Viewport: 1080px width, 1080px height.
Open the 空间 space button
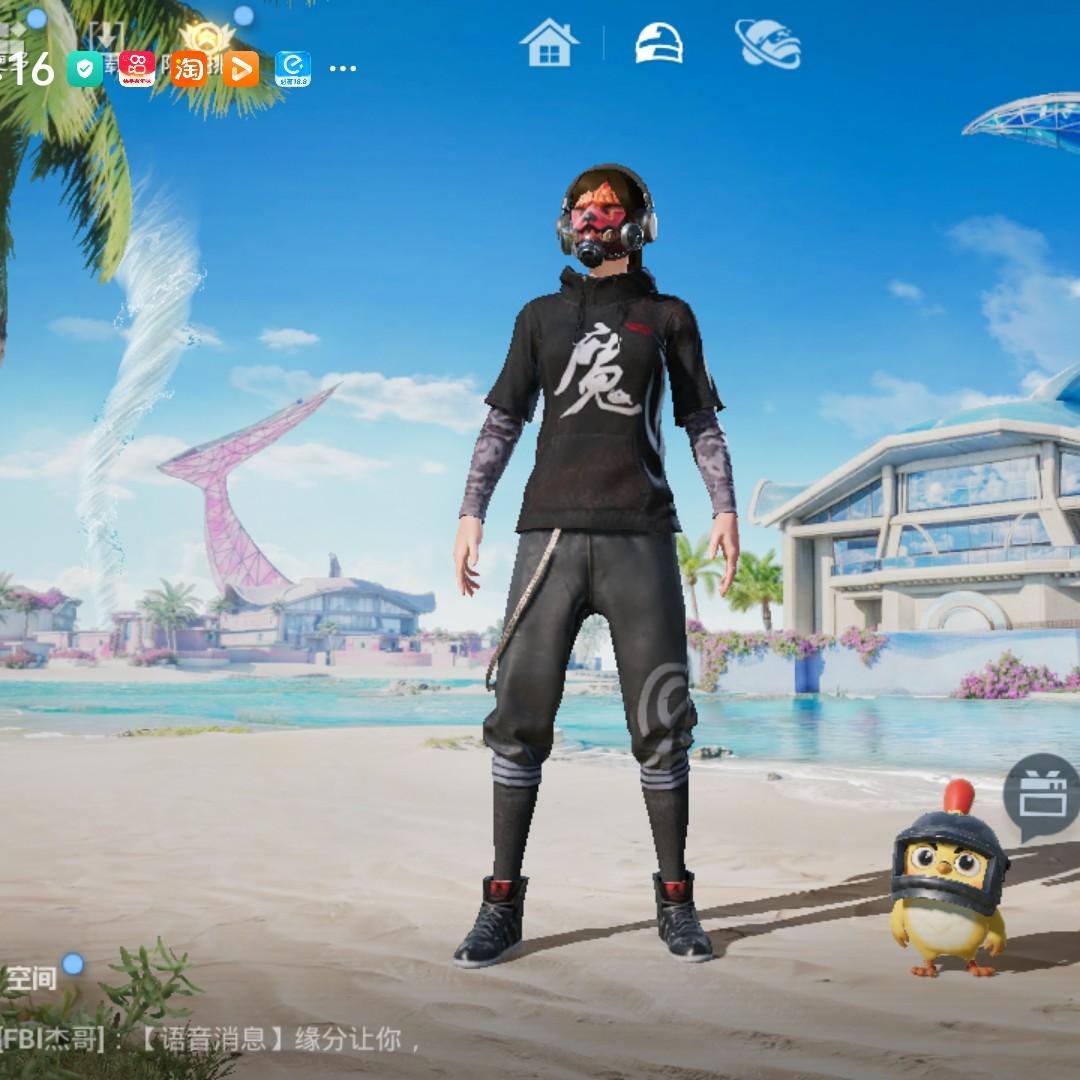coord(32,978)
